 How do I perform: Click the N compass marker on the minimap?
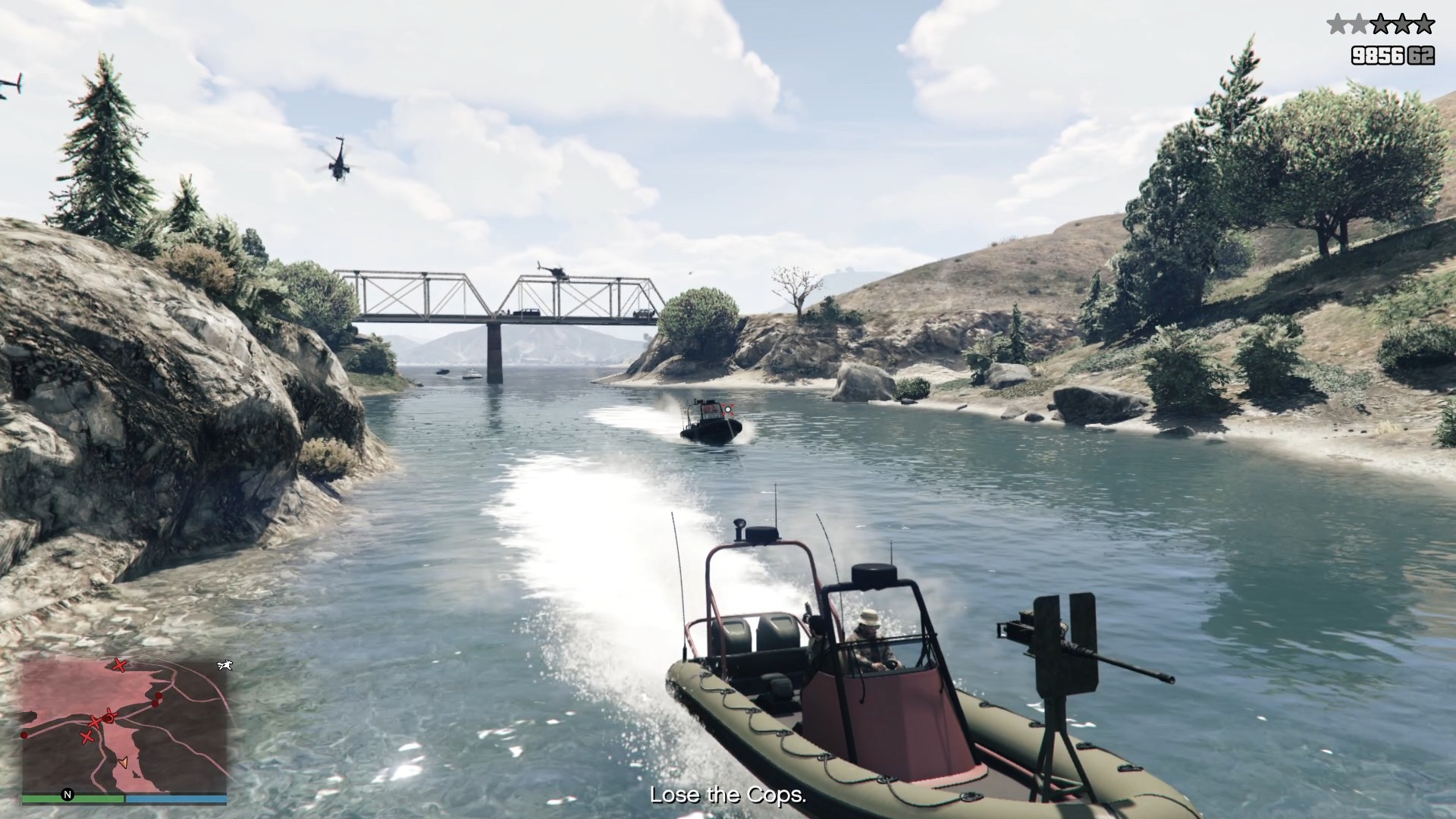click(x=67, y=795)
